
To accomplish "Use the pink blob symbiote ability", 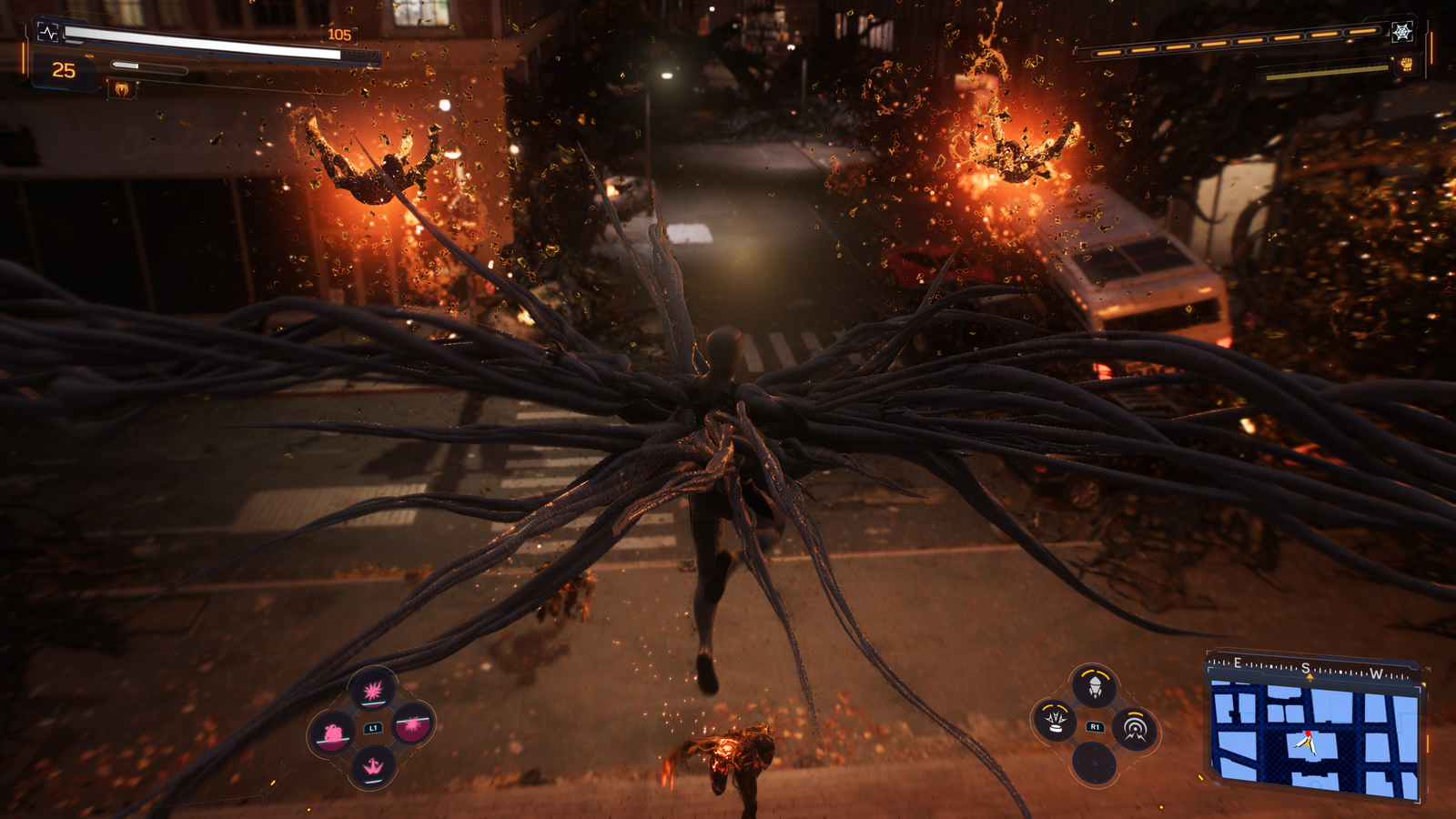I will click(332, 733).
